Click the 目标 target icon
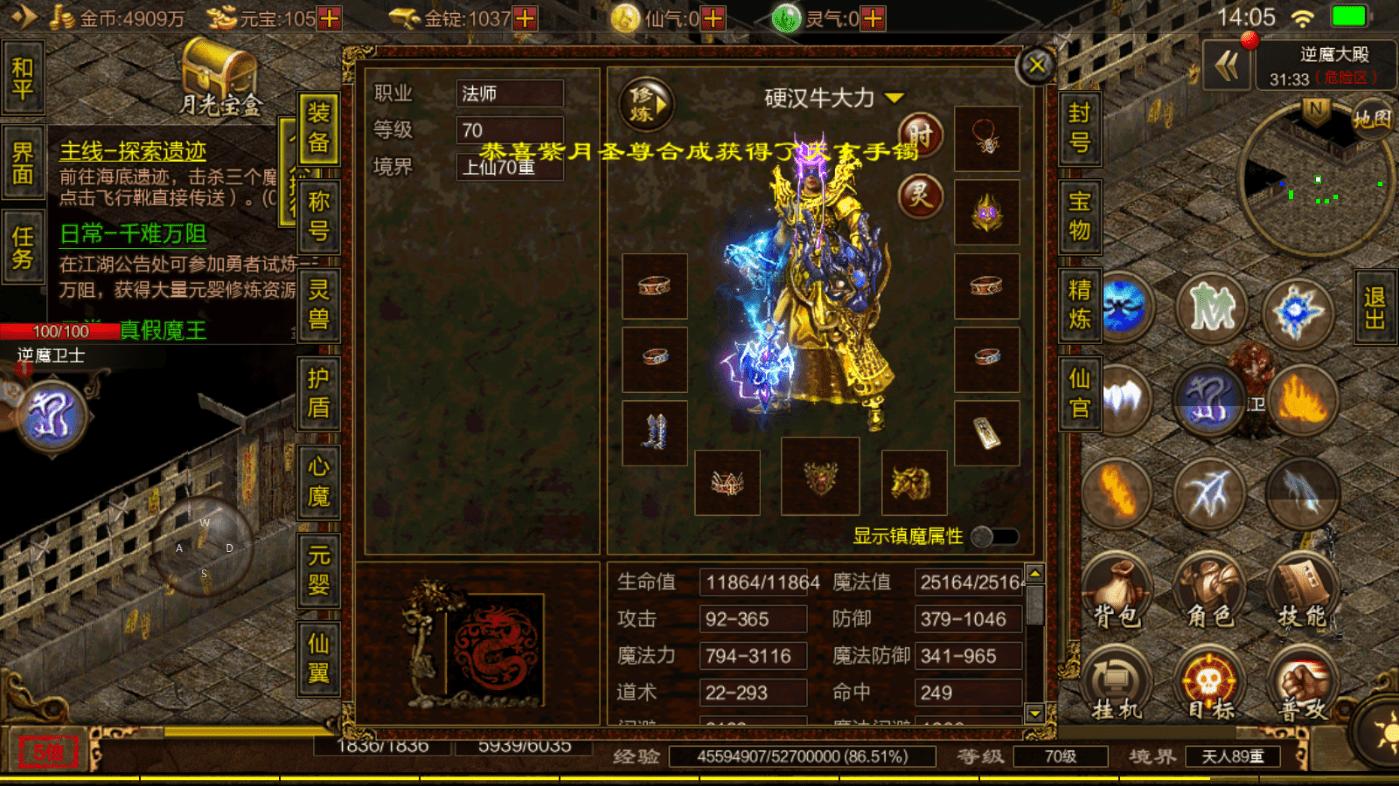The width and height of the screenshot is (1399, 786). (x=1210, y=680)
